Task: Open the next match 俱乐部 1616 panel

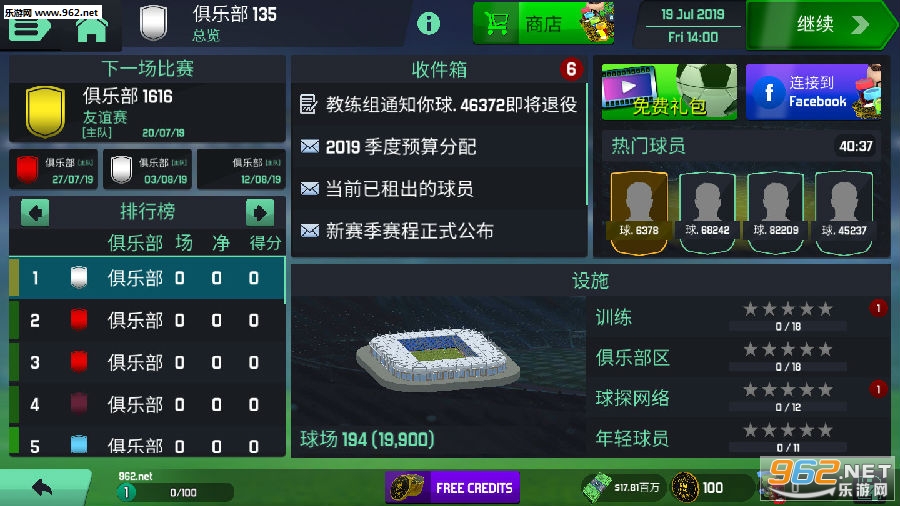Action: coord(146,112)
